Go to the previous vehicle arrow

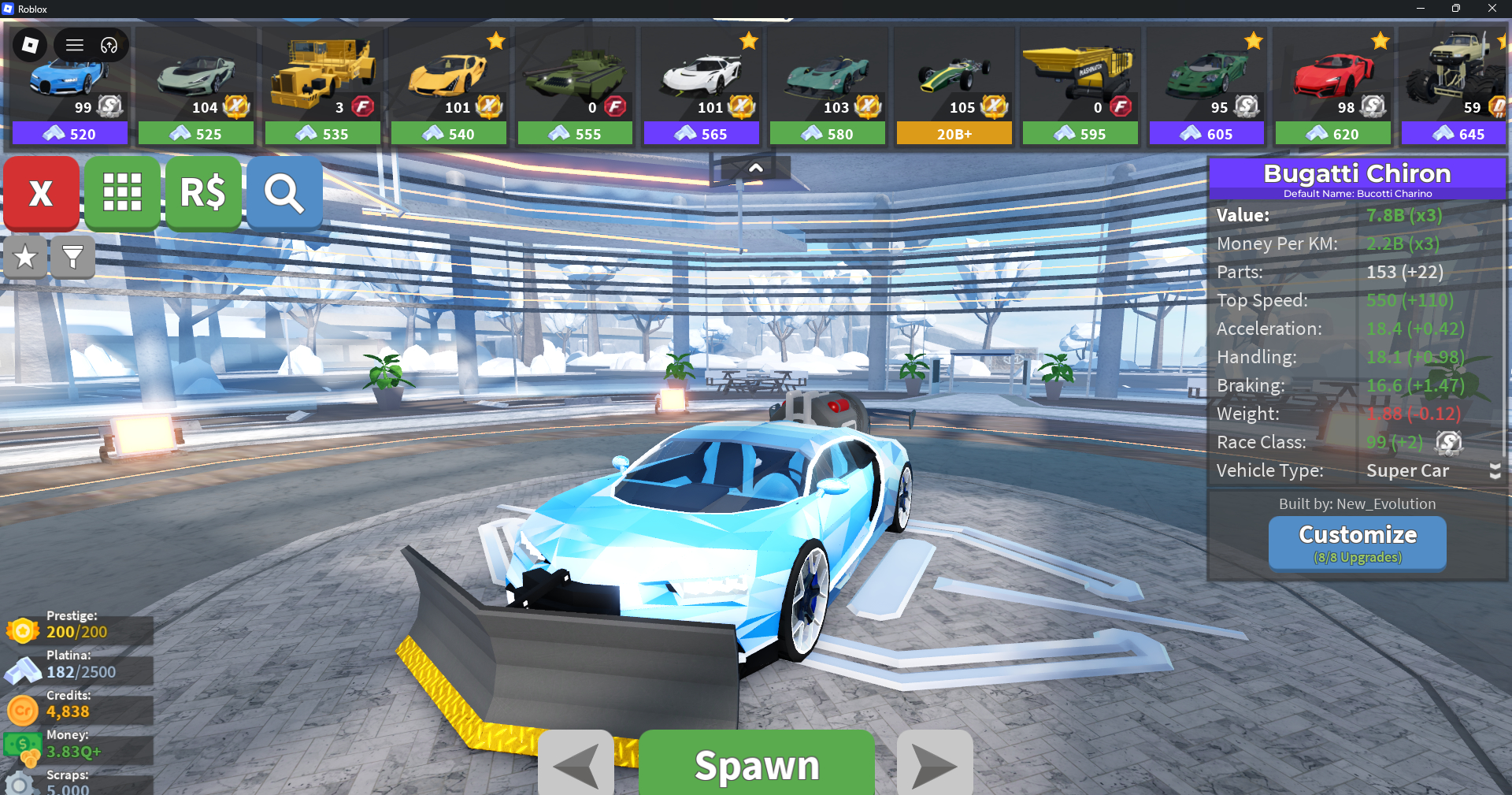(576, 764)
